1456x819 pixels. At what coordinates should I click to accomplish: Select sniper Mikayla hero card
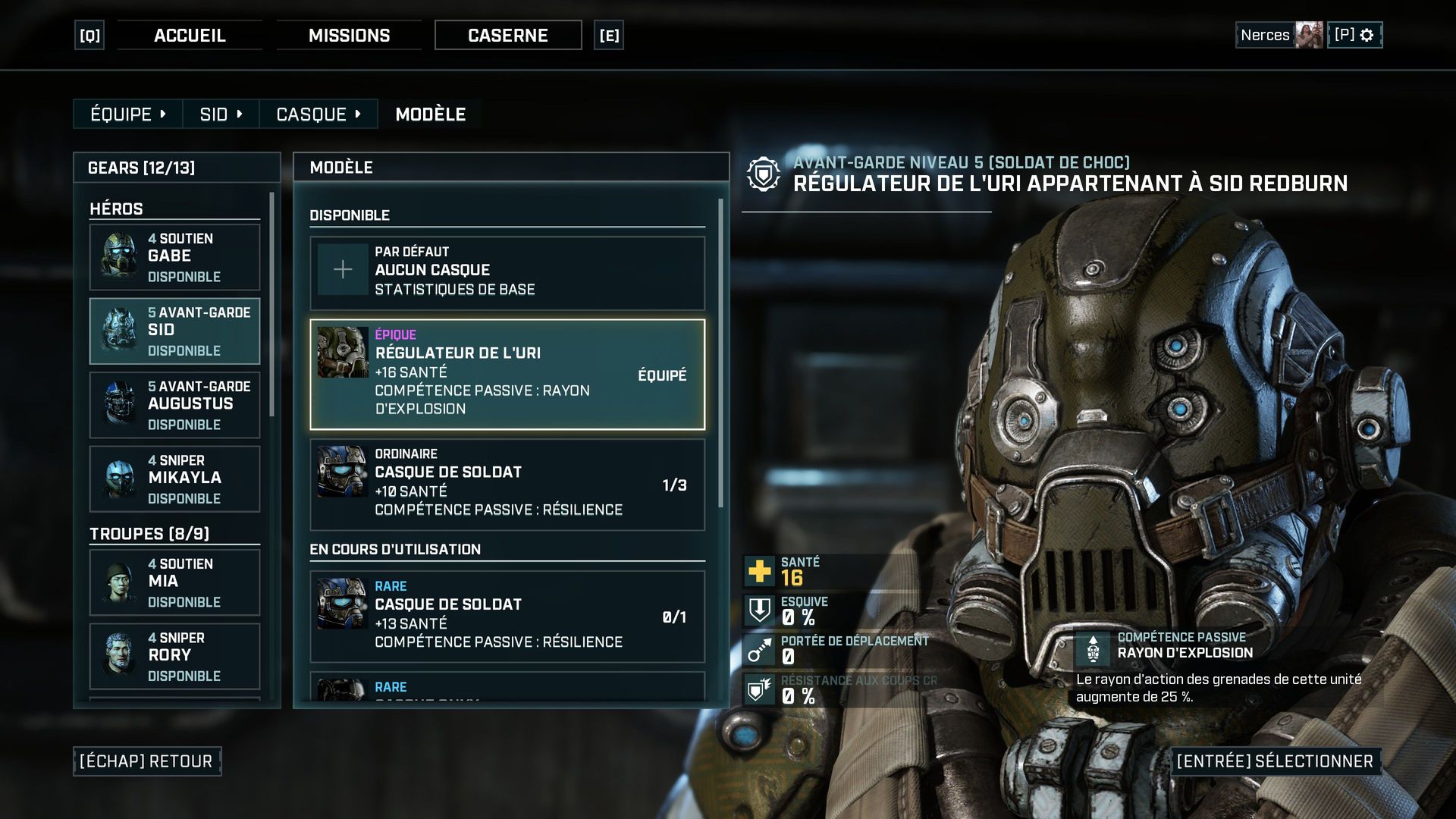click(x=174, y=479)
